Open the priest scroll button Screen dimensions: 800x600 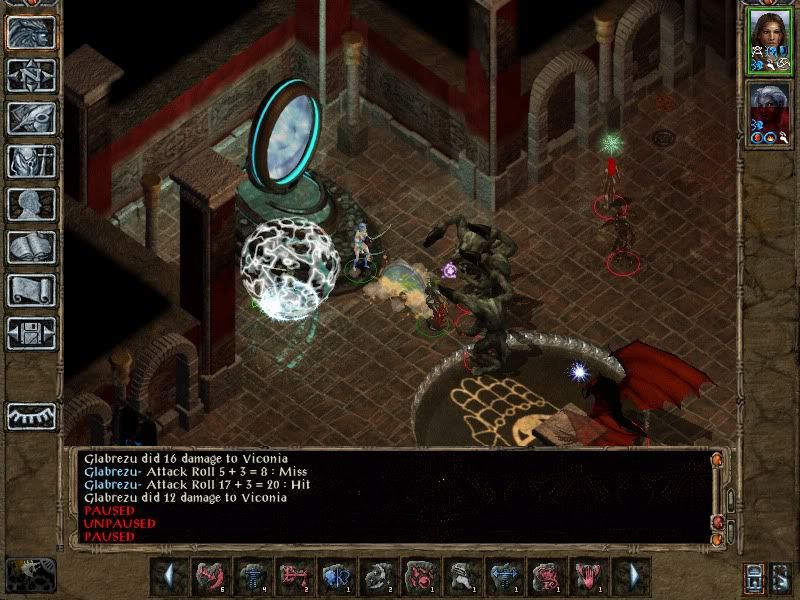[x=30, y=290]
